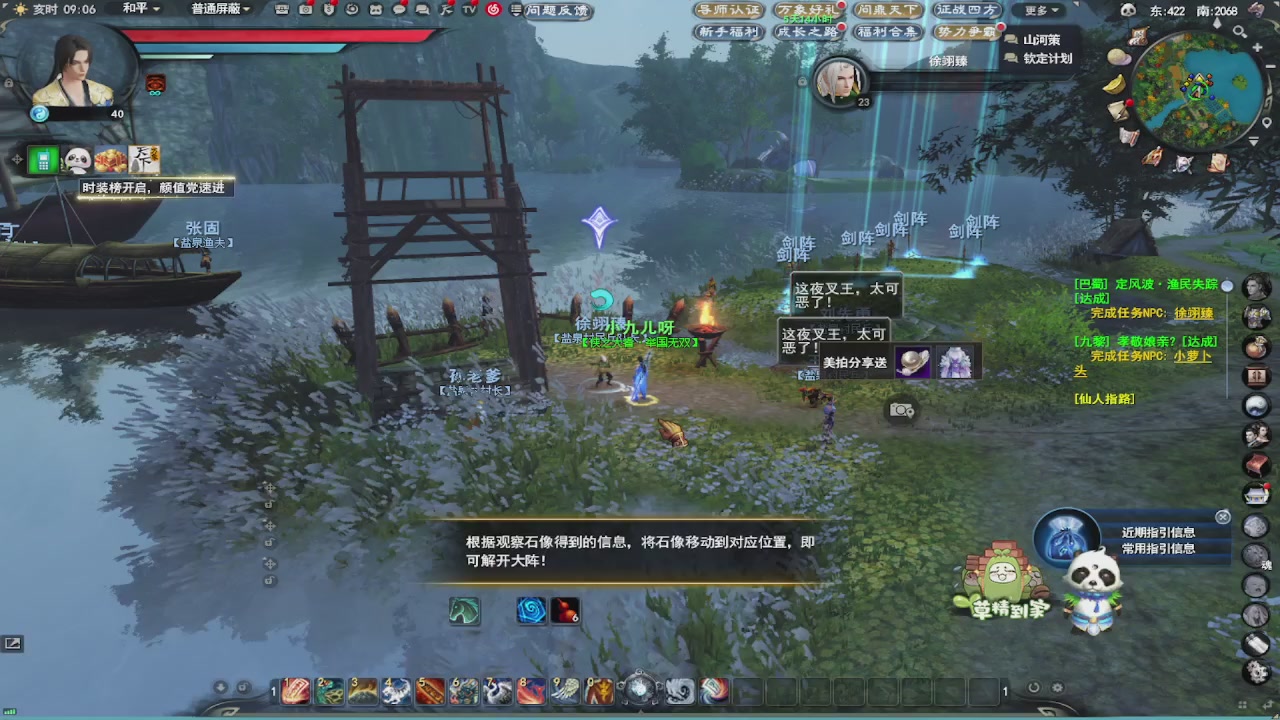Open the in-game screenshot camera icon
This screenshot has width=1280, height=720.
[x=900, y=410]
